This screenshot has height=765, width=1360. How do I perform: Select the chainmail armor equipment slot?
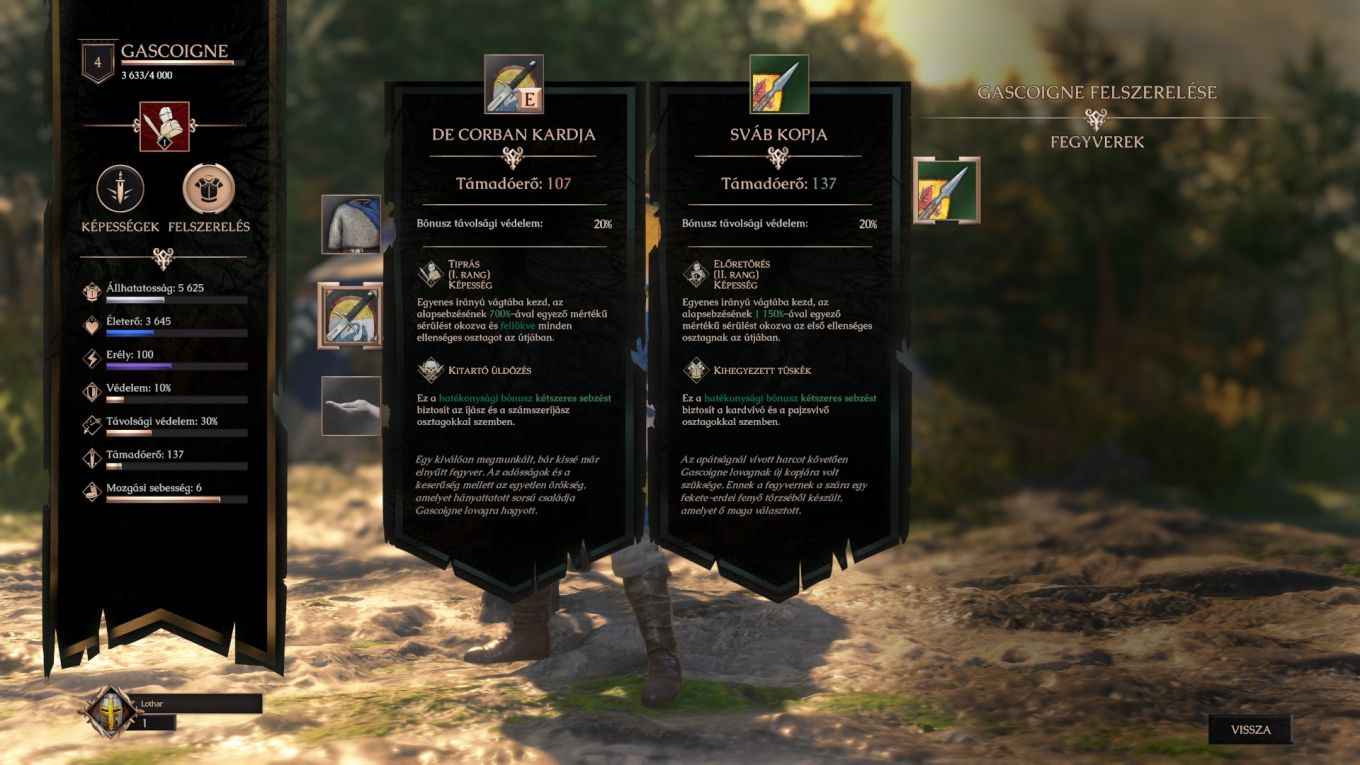351,224
